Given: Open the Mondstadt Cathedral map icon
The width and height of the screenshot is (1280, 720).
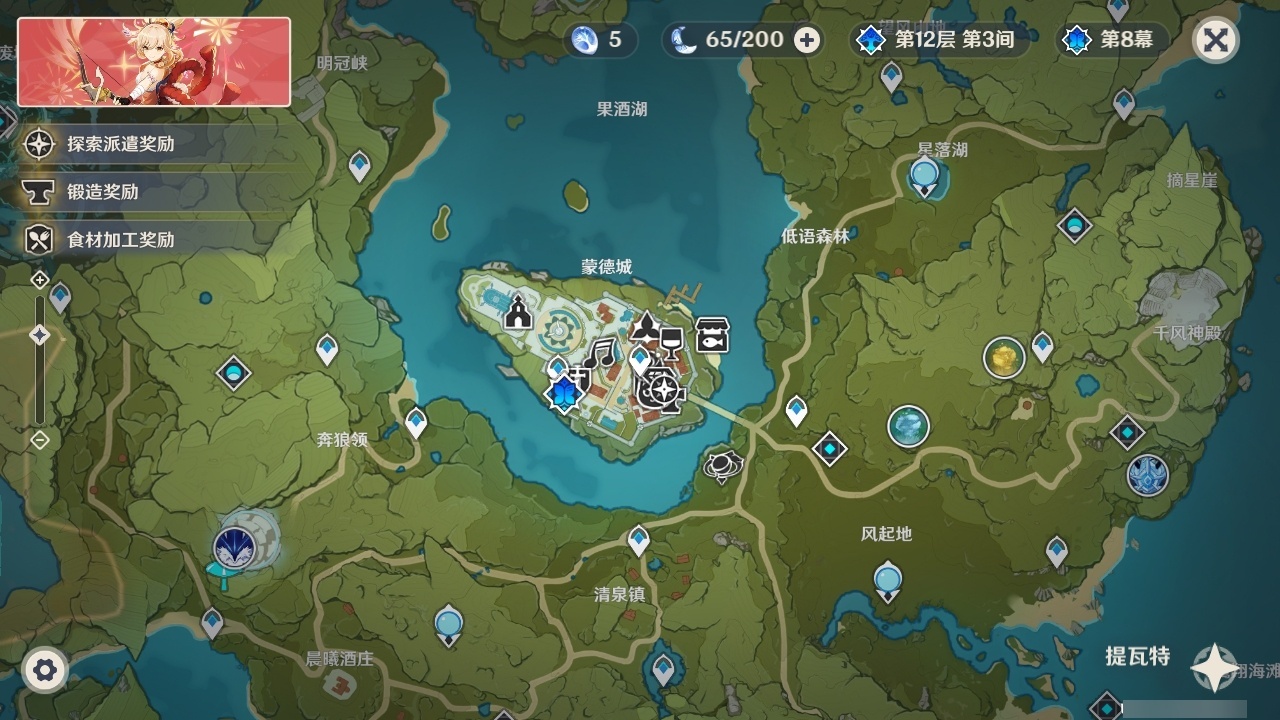Looking at the screenshot, I should pos(517,312).
